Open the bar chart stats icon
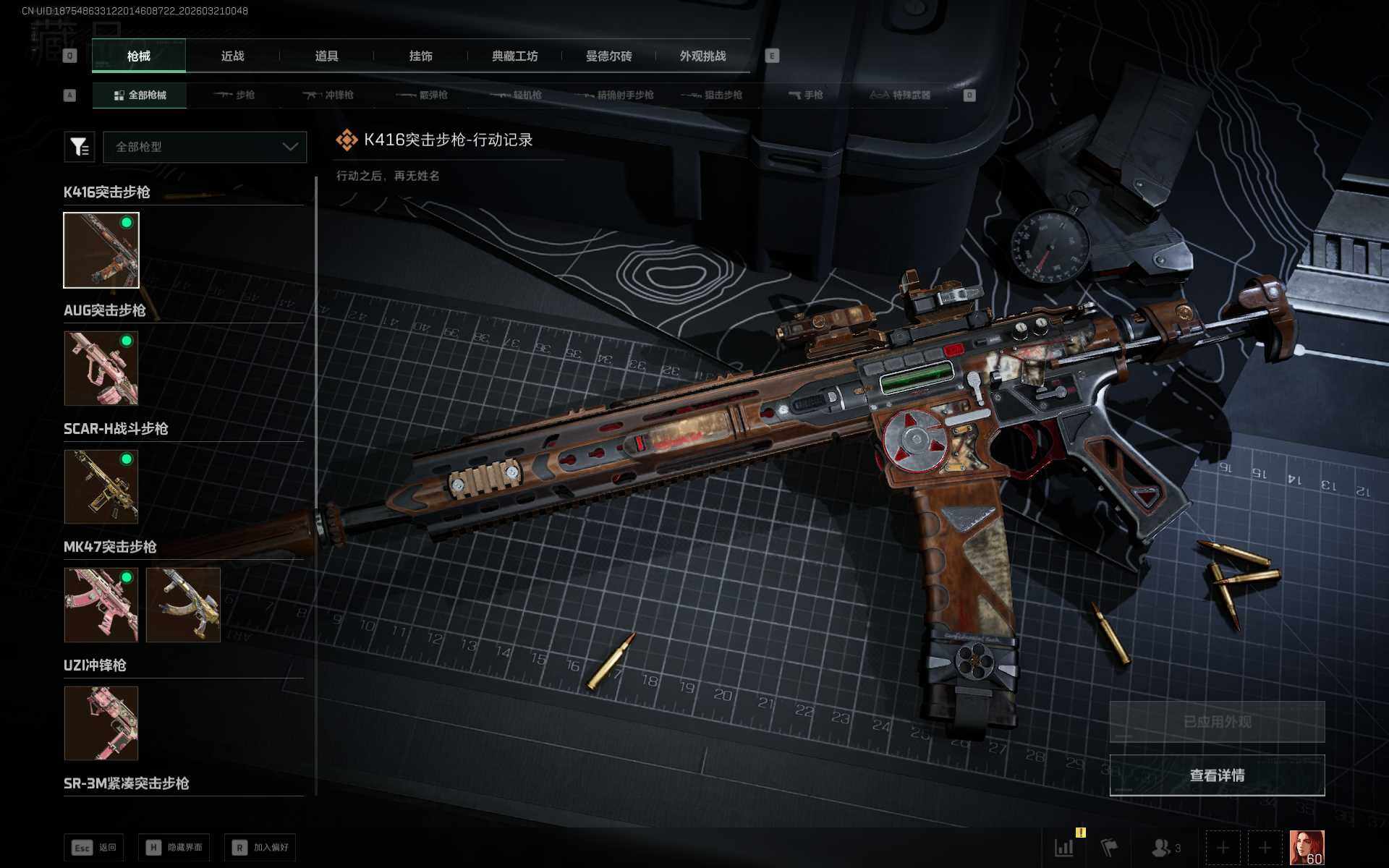The image size is (1389, 868). [1064, 848]
